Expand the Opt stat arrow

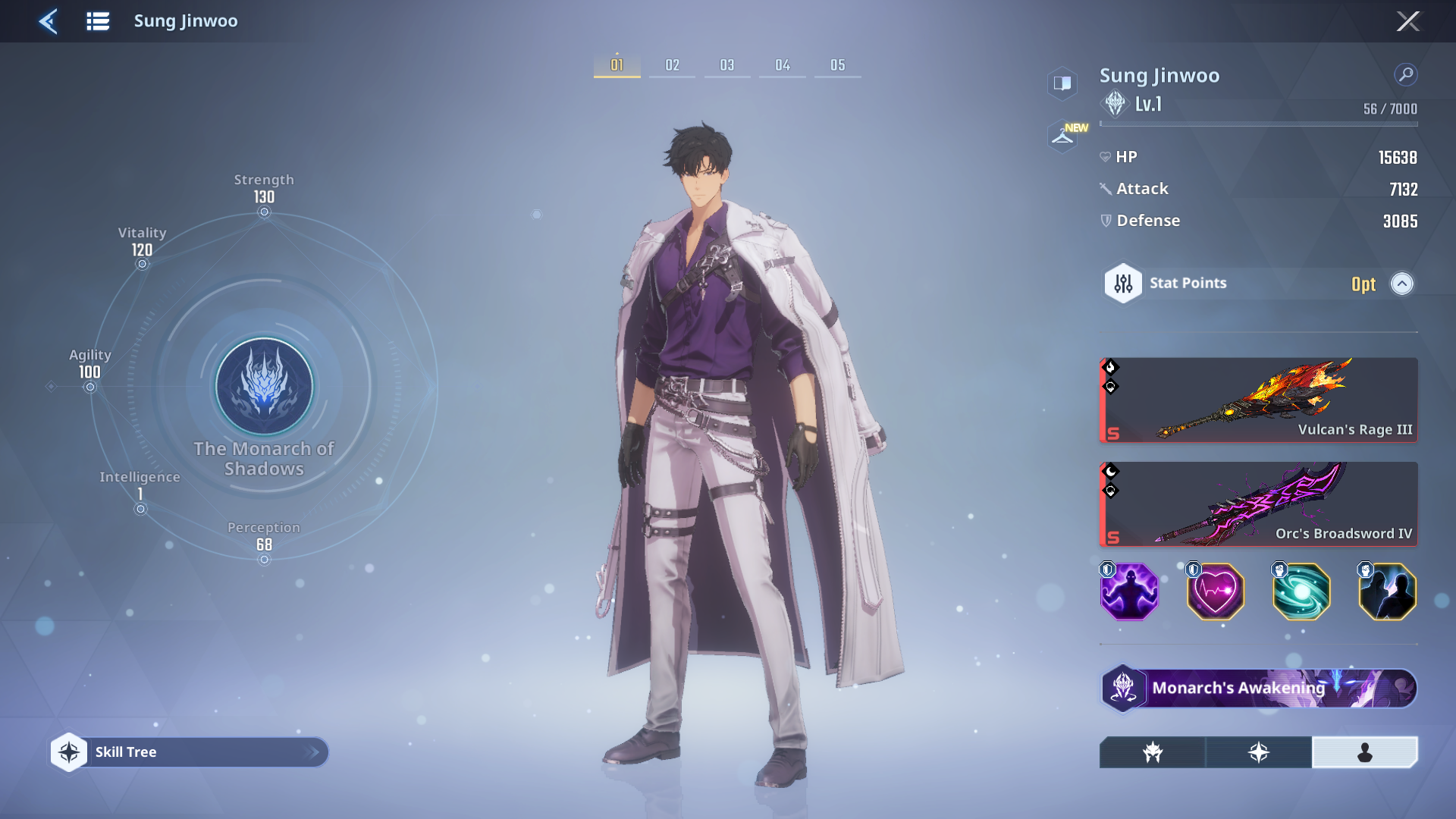point(1401,284)
